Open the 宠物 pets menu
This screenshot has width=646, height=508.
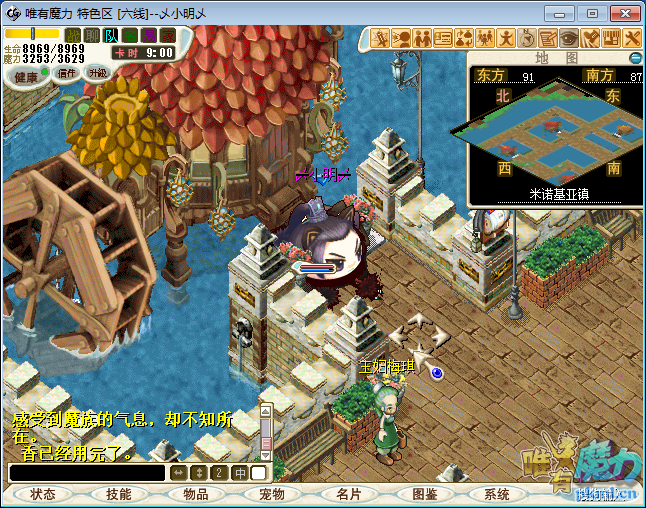click(x=272, y=494)
